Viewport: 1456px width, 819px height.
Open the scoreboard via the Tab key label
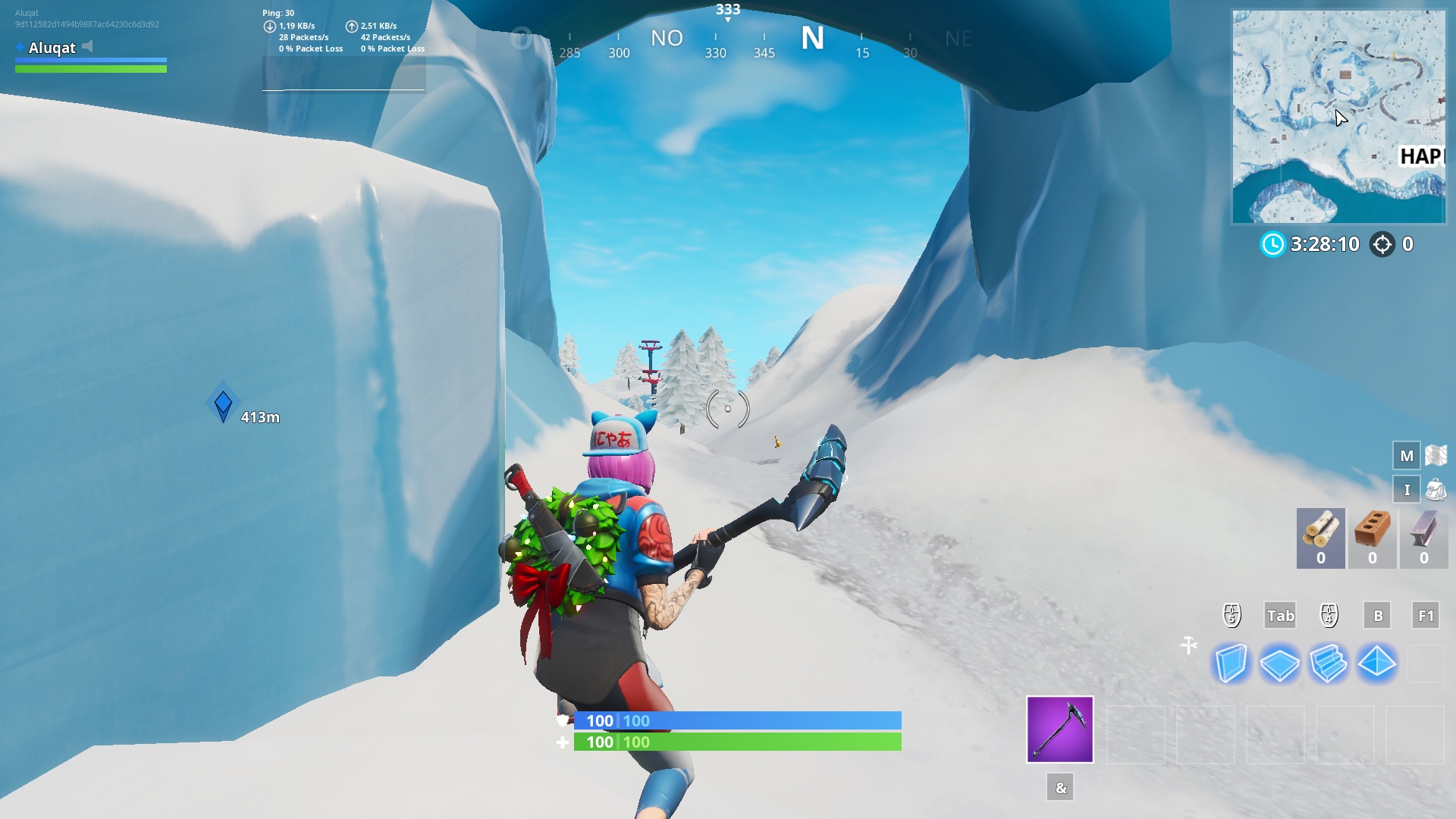(1280, 616)
